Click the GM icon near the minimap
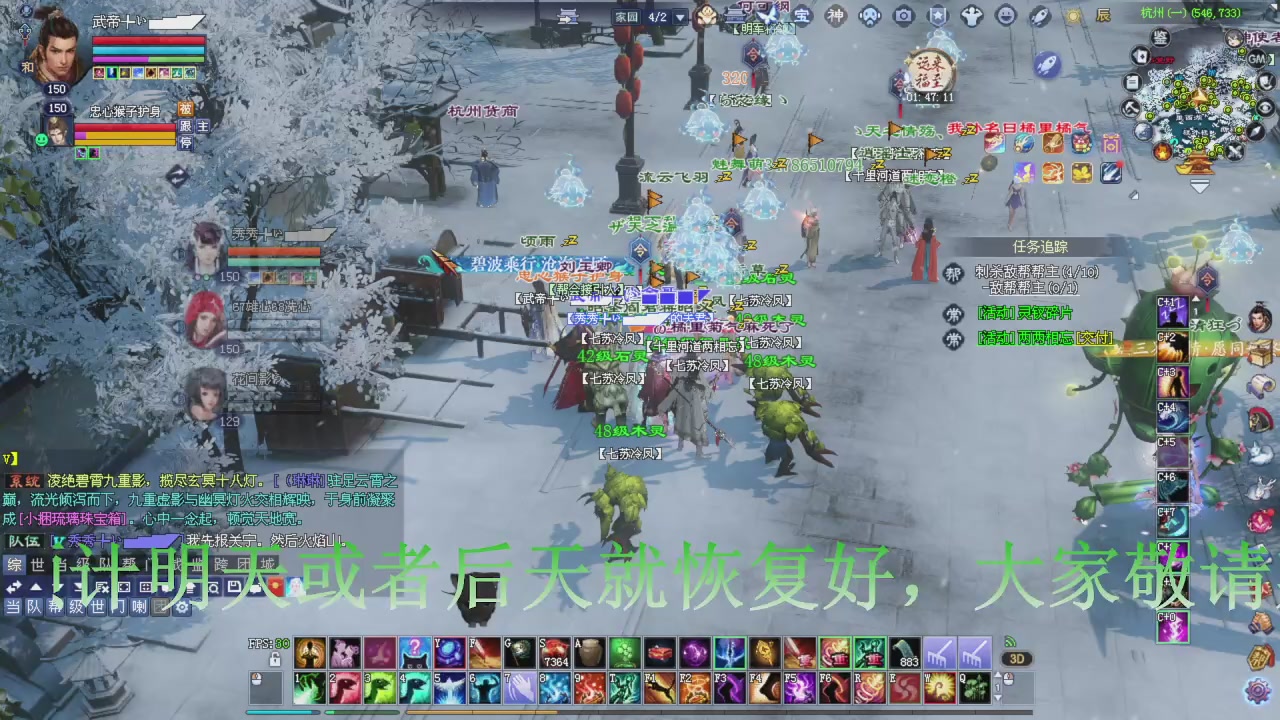The height and width of the screenshot is (720, 1280). 1256,58
